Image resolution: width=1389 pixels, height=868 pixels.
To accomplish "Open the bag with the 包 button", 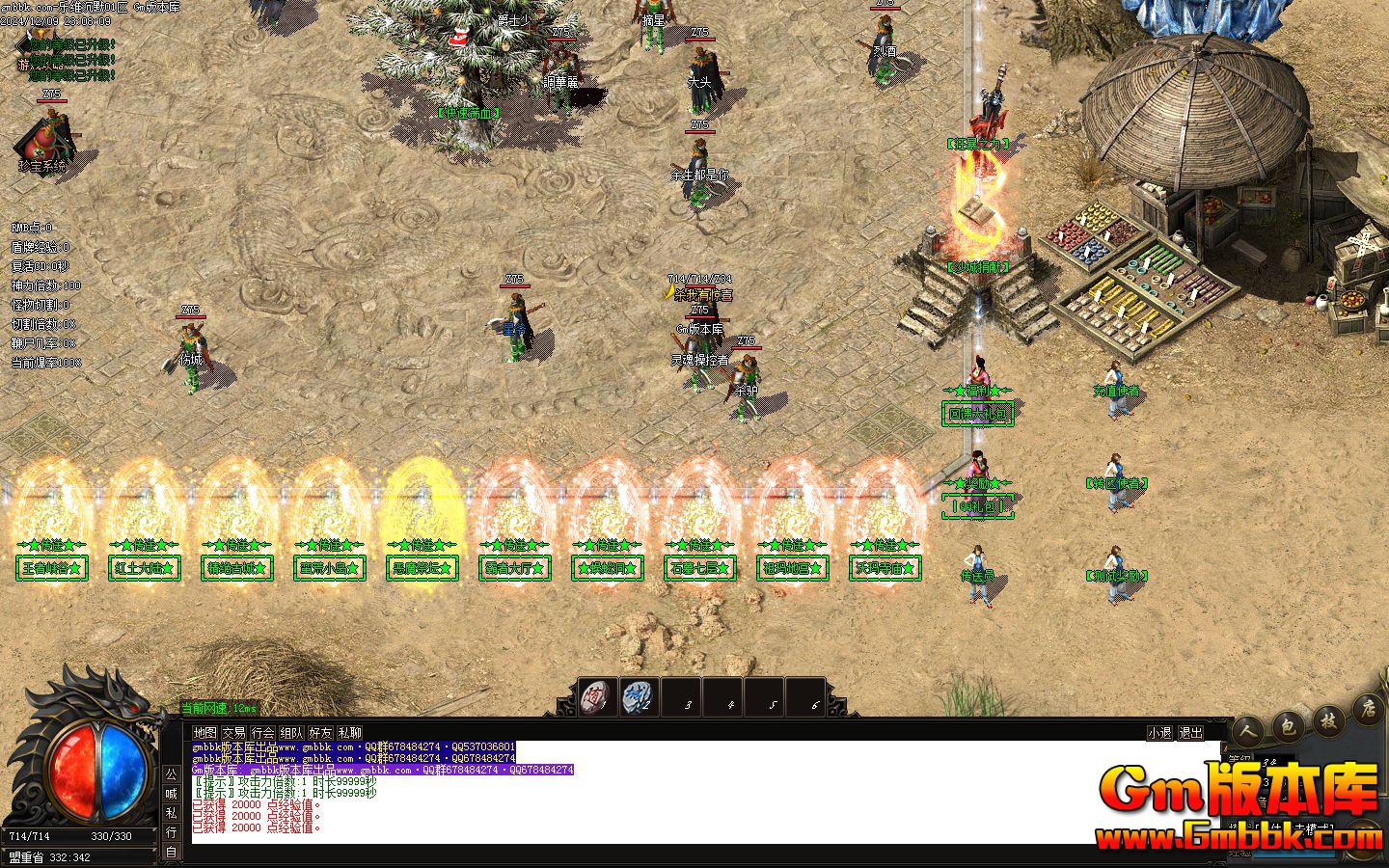I will (1288, 725).
